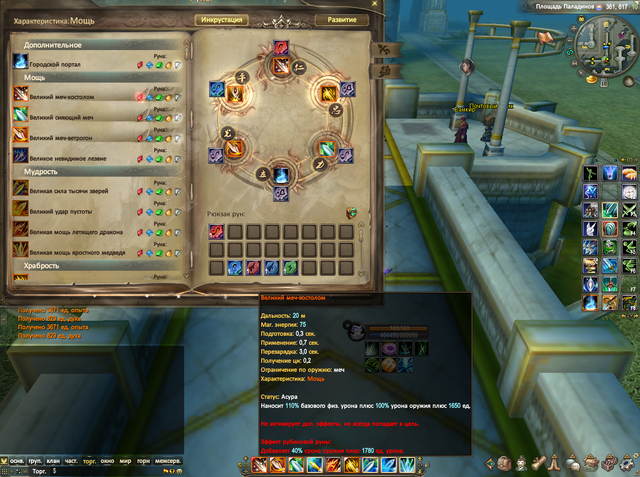Select the red rune in the rune bag
The width and height of the screenshot is (640, 477).
coord(216,232)
